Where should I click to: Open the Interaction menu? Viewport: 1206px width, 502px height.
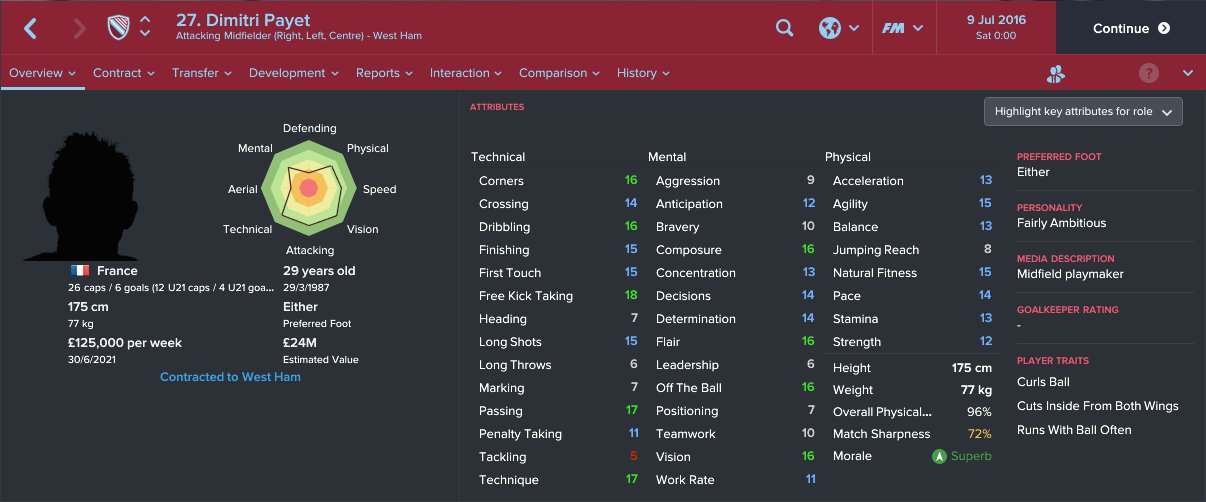click(x=466, y=73)
